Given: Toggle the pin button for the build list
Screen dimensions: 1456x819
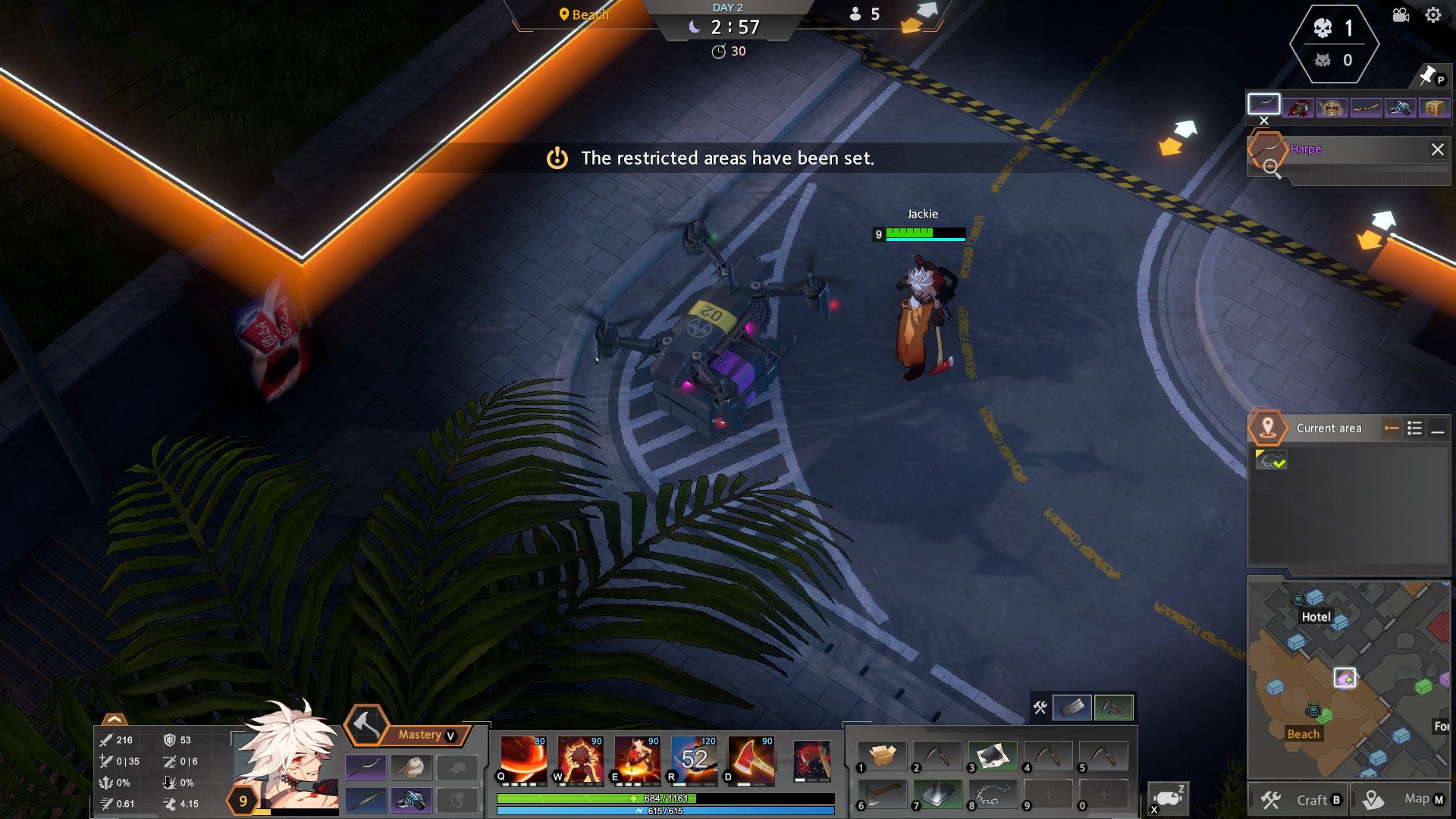Looking at the screenshot, I should point(1429,75).
